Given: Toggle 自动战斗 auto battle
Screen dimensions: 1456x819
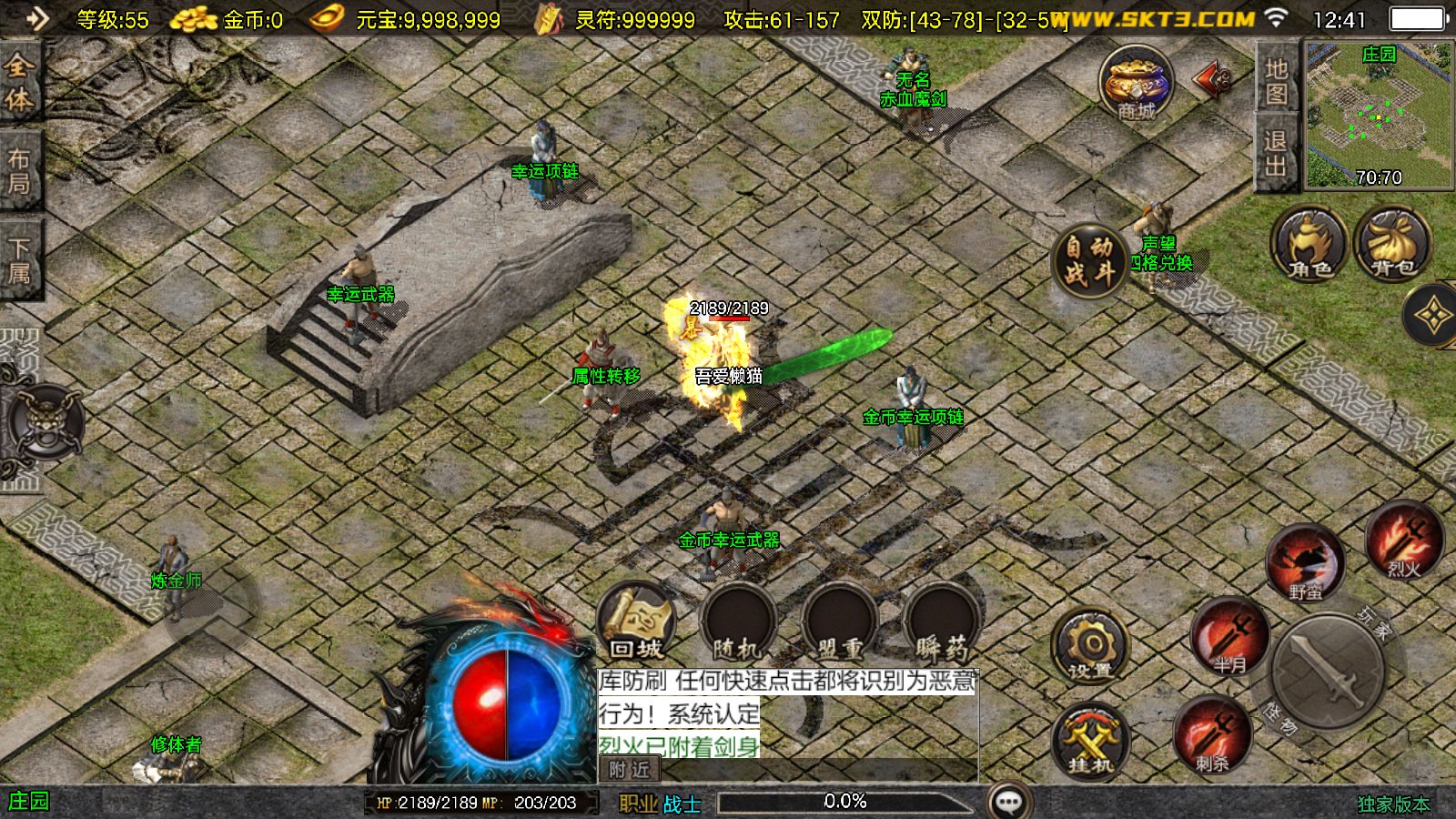Looking at the screenshot, I should pyautogui.click(x=1089, y=258).
